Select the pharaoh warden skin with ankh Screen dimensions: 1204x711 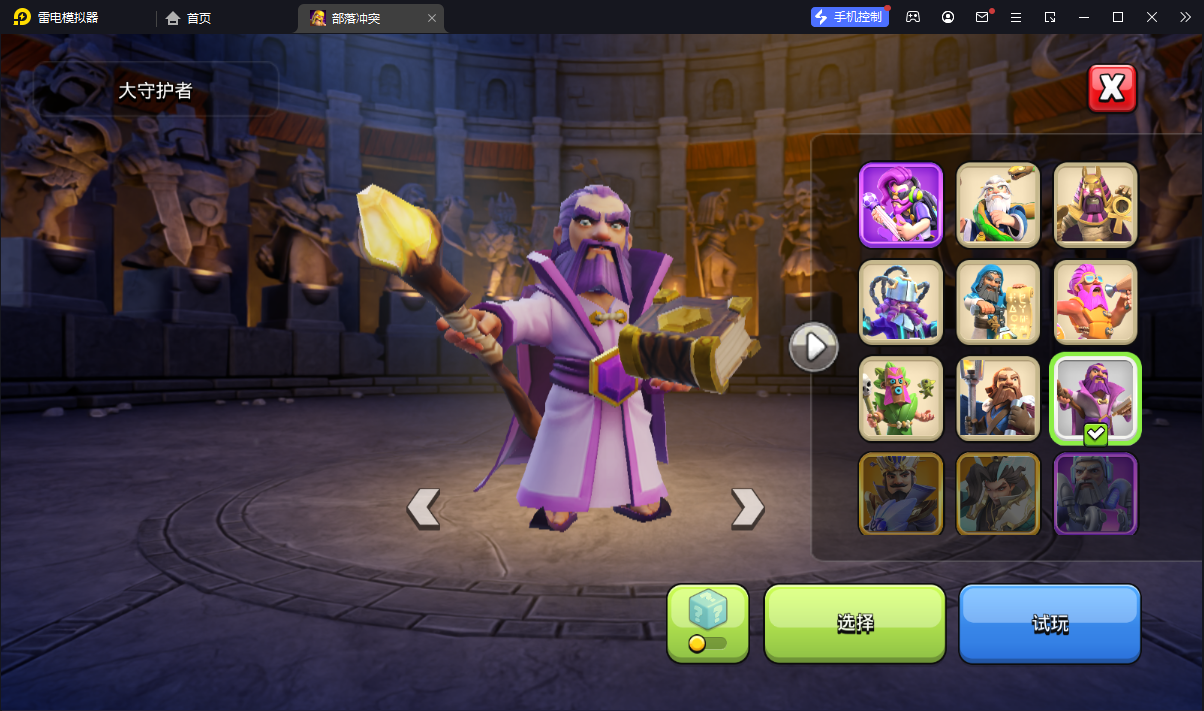point(1096,204)
